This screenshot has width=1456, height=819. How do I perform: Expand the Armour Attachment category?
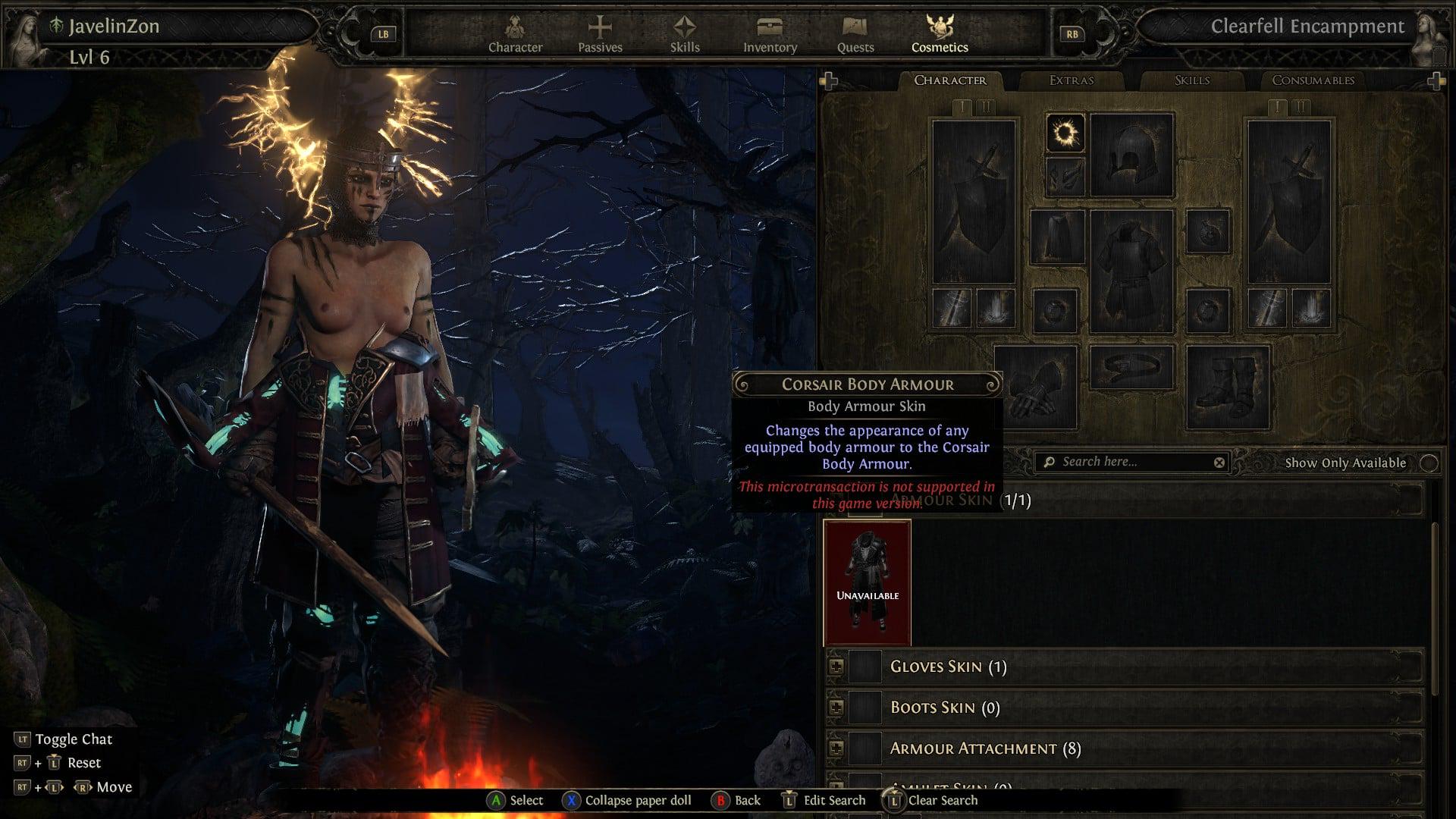click(836, 748)
